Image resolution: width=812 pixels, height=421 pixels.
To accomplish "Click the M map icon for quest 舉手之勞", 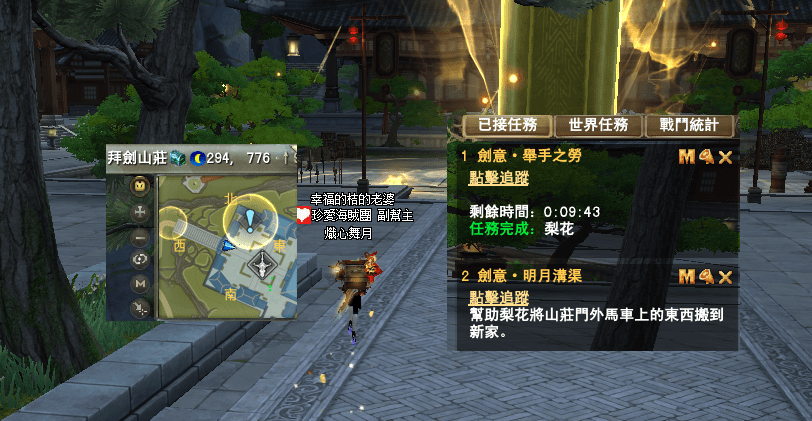I will 687,156.
